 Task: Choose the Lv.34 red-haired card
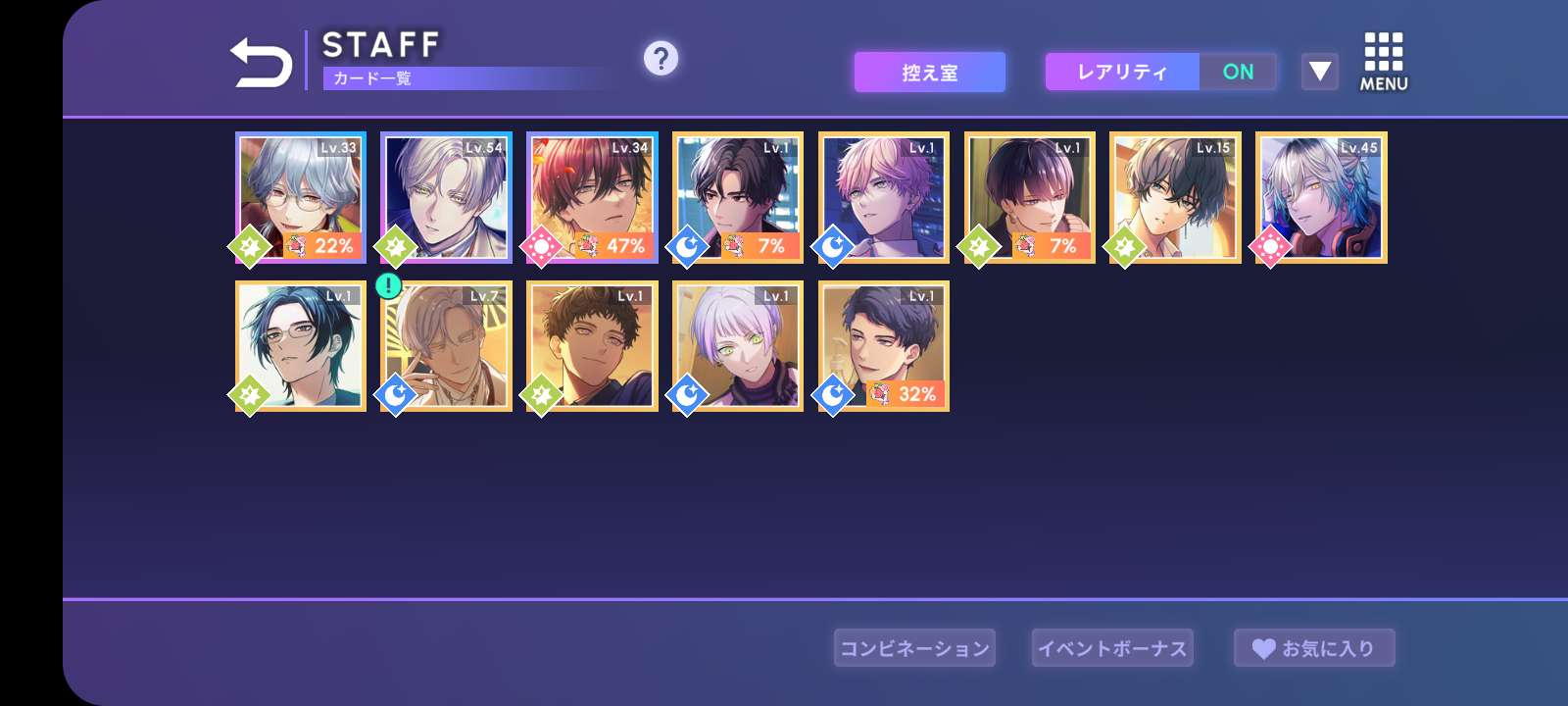[592, 197]
